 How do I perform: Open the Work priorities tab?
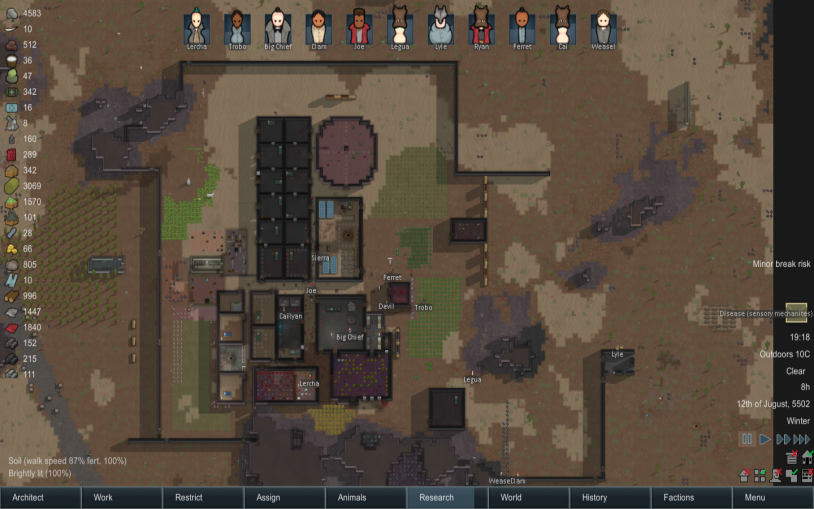122,497
